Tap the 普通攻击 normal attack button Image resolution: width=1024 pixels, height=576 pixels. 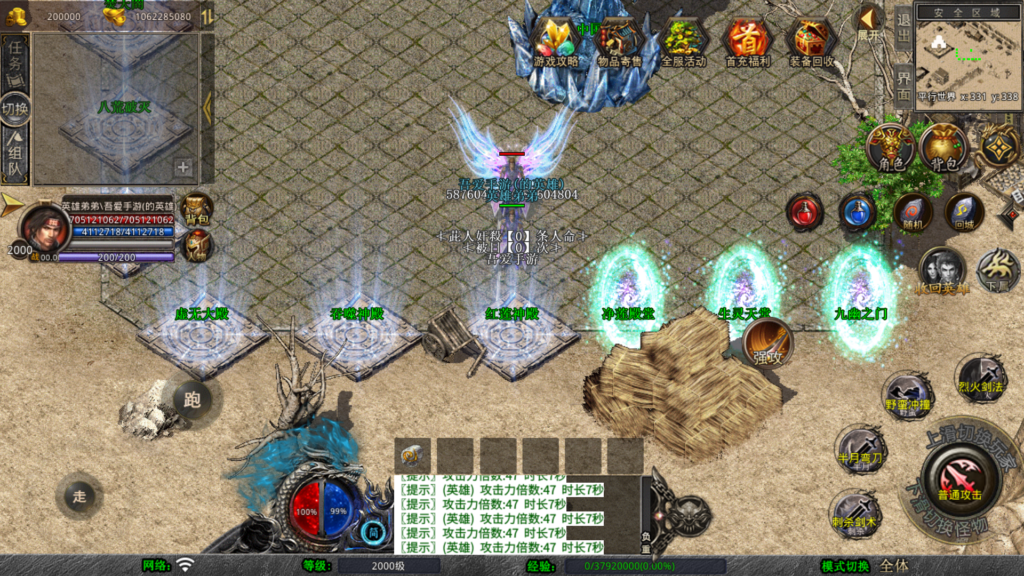tap(958, 478)
